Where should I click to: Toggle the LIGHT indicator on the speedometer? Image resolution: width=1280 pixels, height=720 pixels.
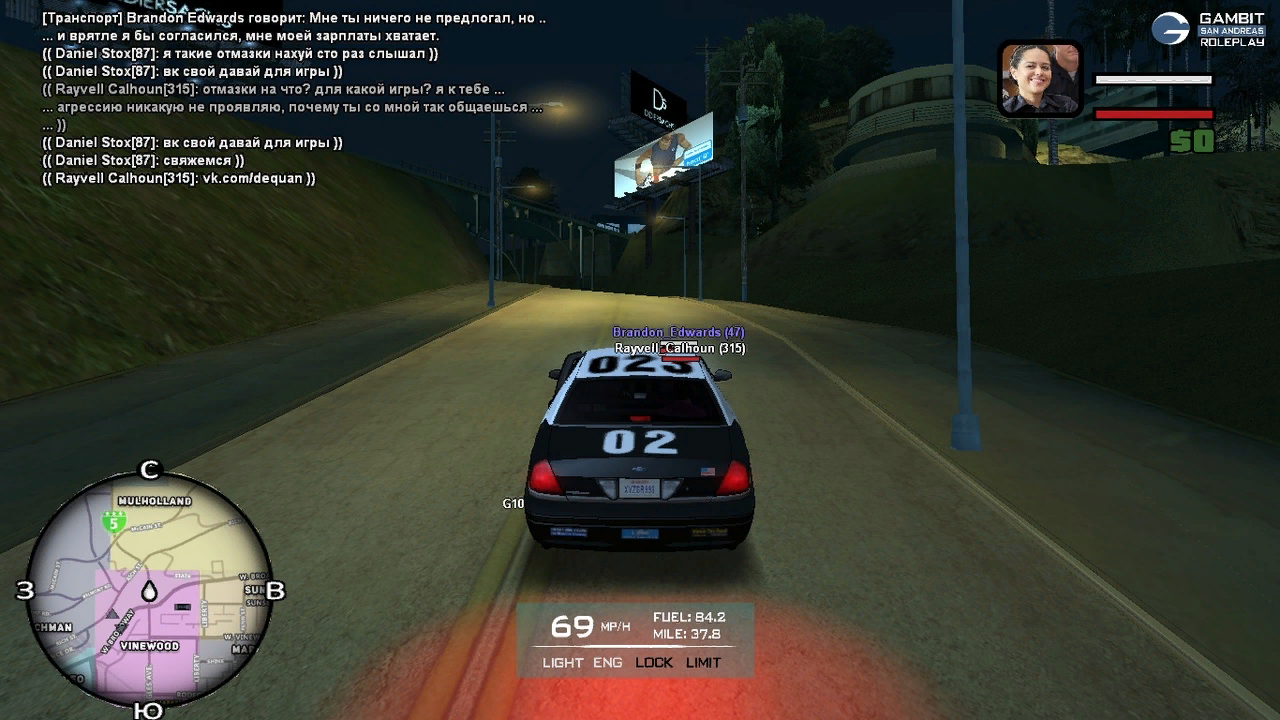562,663
